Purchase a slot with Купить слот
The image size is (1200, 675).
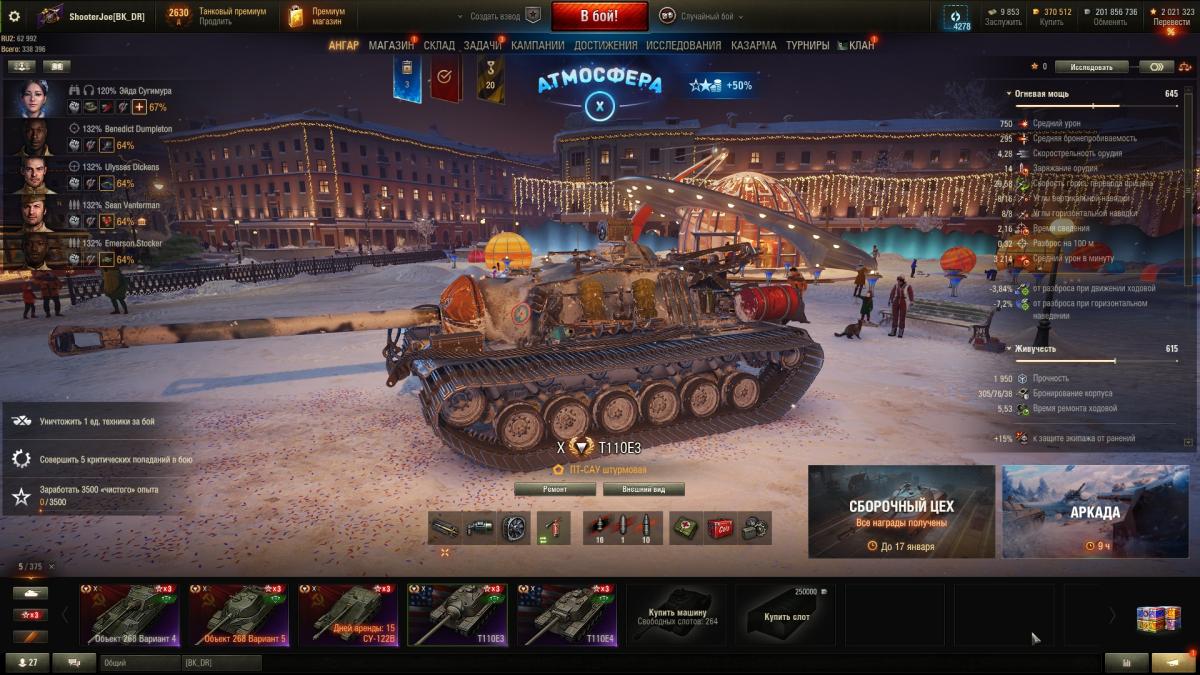pyautogui.click(x=787, y=615)
